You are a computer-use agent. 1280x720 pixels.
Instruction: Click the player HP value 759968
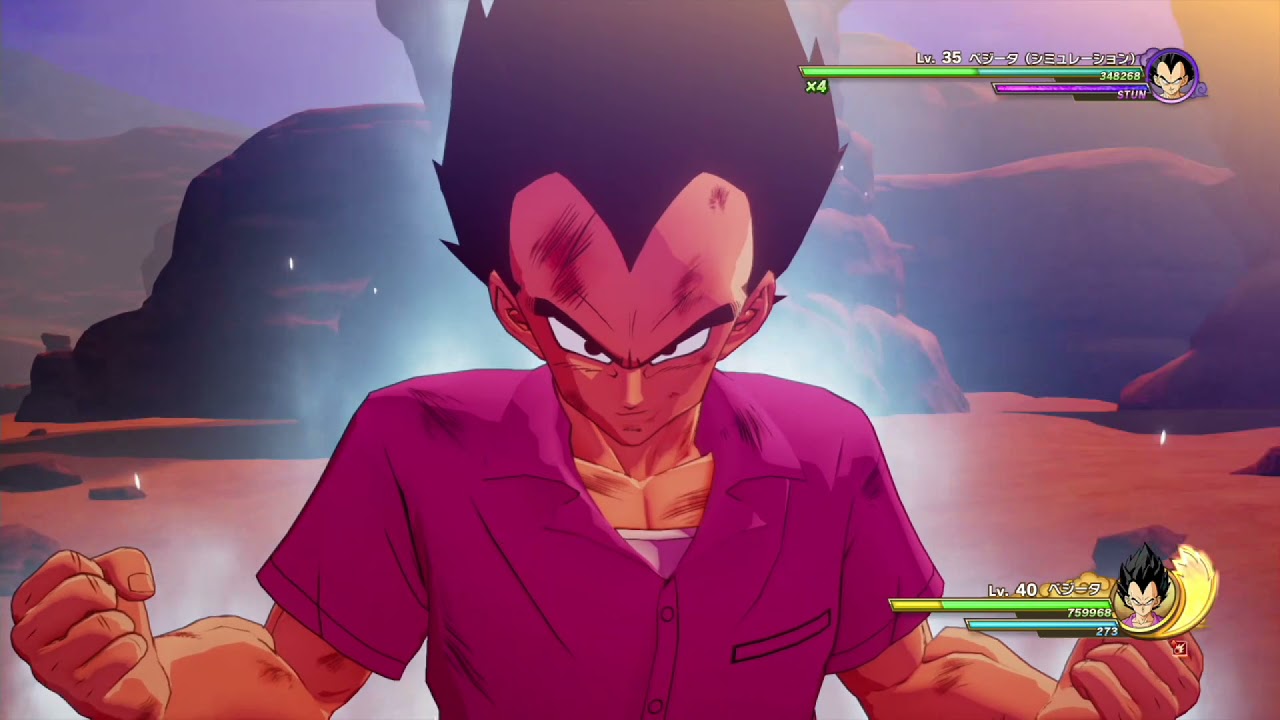click(x=1090, y=612)
